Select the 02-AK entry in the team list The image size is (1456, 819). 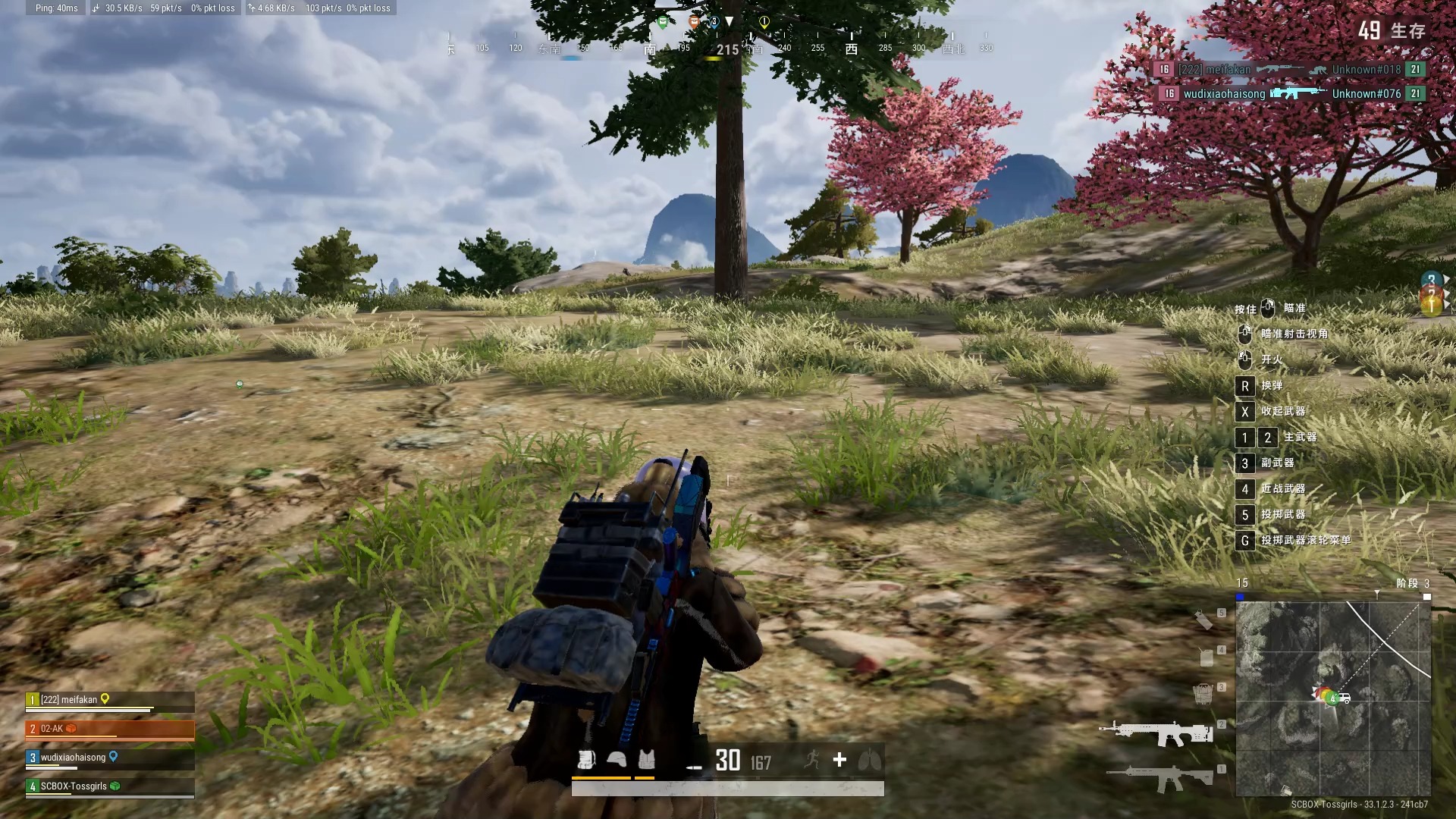point(72,729)
